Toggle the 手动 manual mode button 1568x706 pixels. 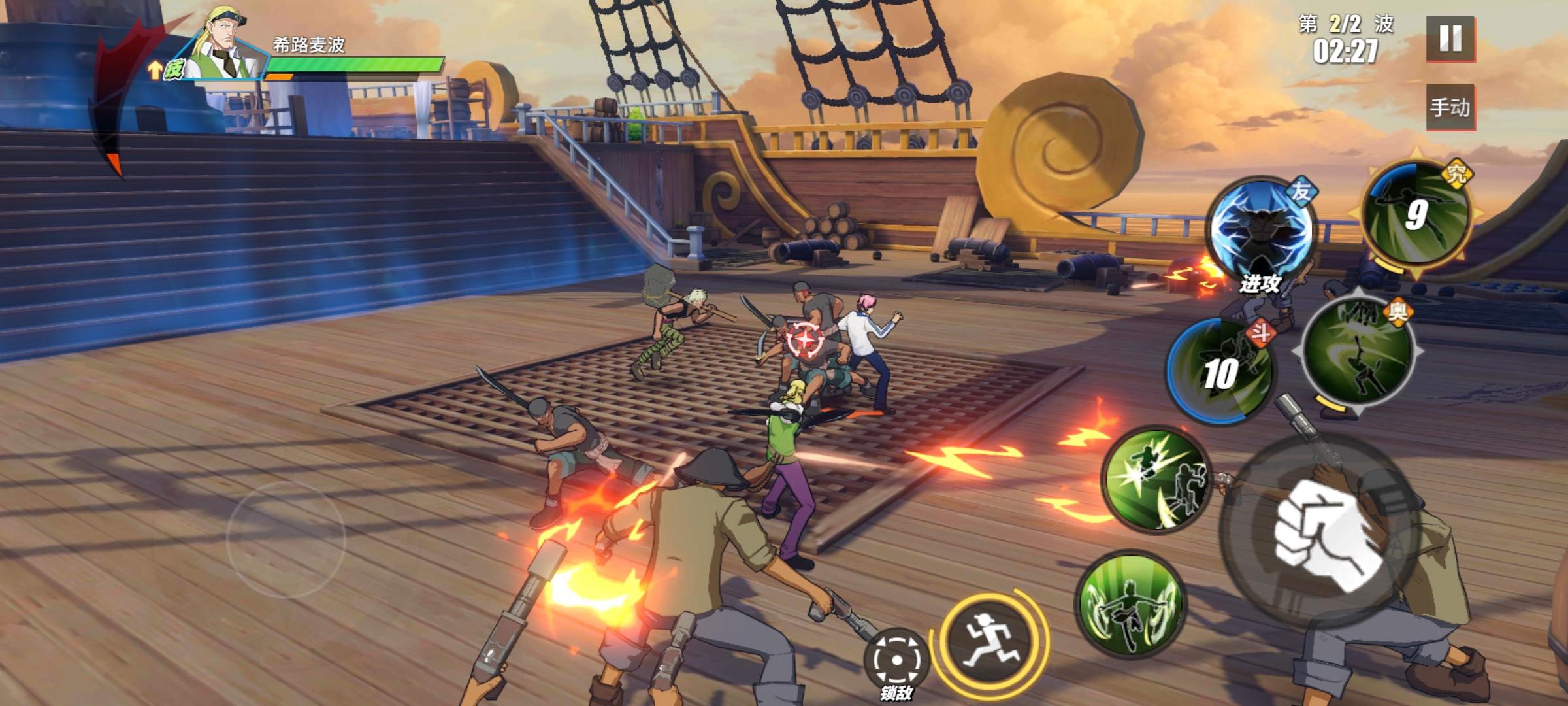1450,107
